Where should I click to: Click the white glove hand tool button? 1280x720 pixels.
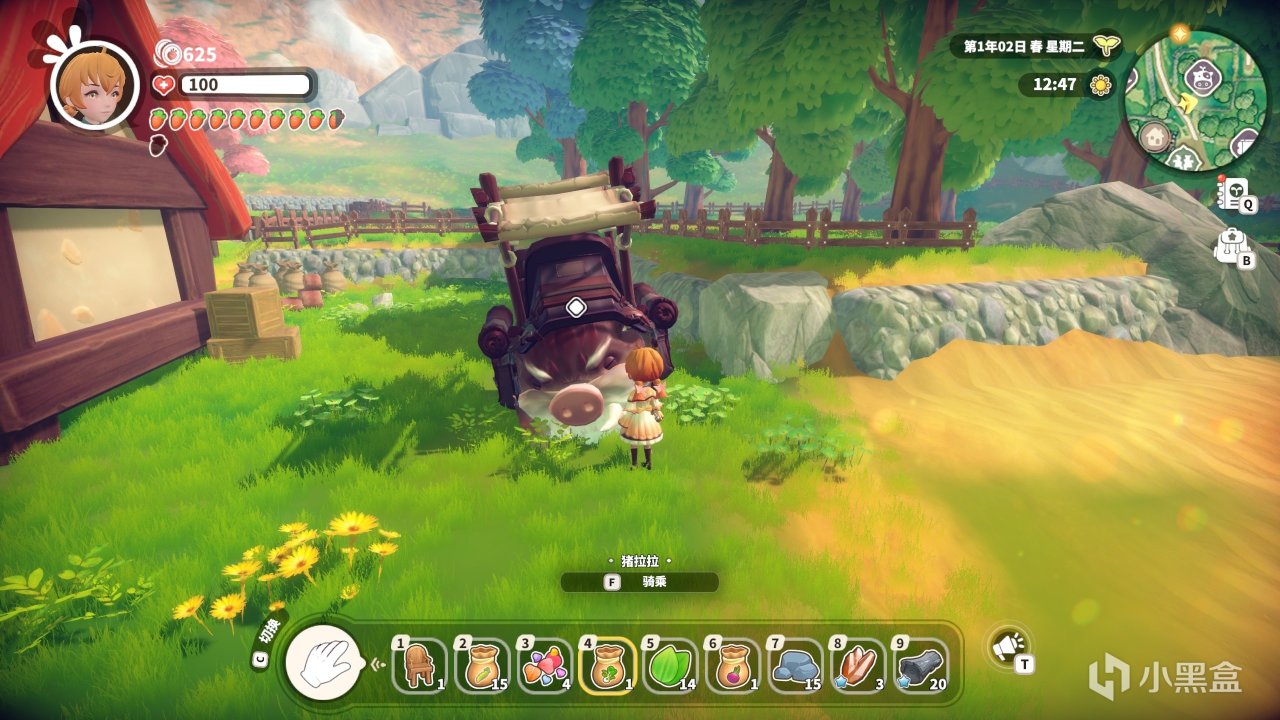pos(323,662)
